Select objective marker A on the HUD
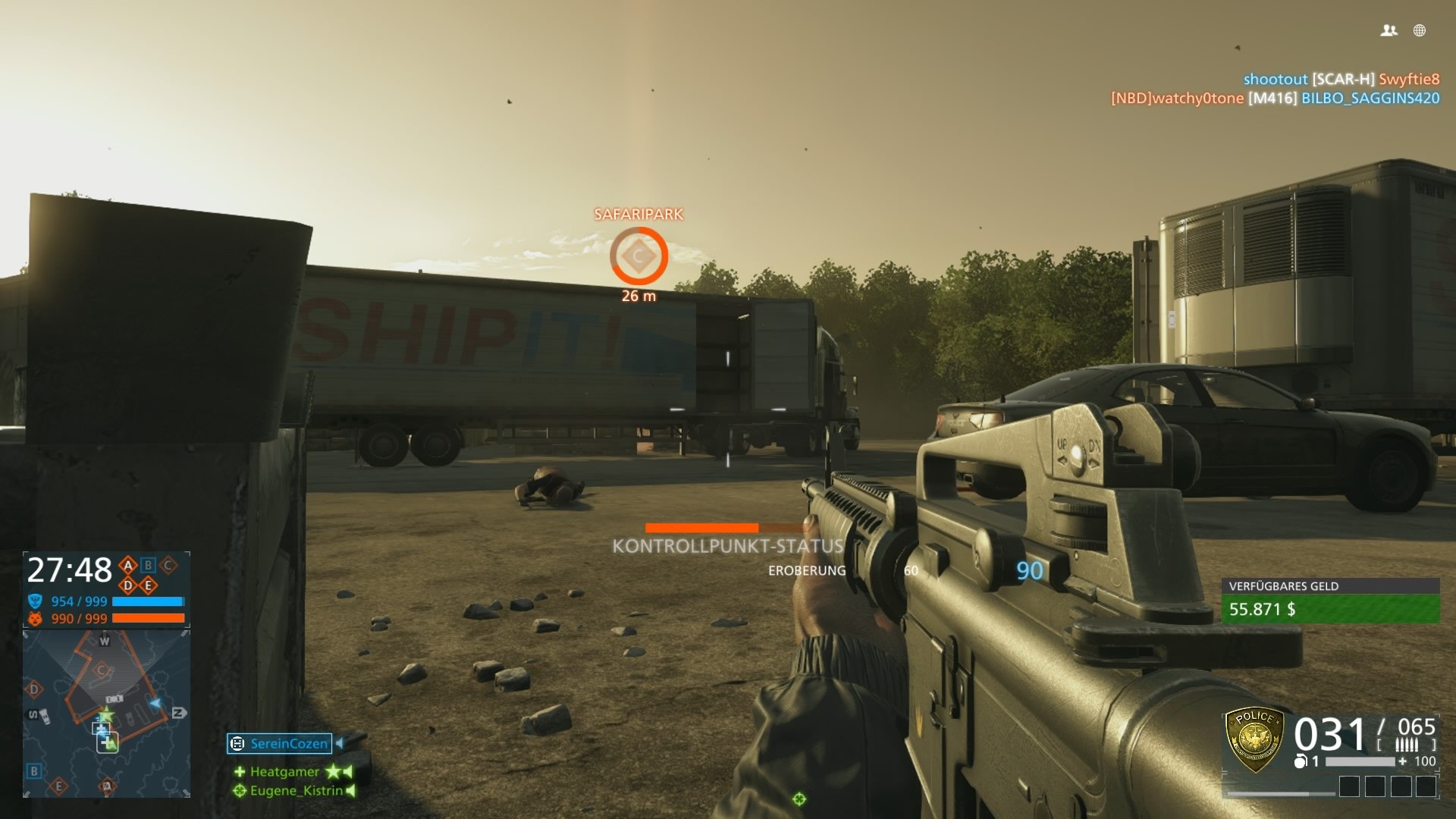1456x819 pixels. point(127,565)
